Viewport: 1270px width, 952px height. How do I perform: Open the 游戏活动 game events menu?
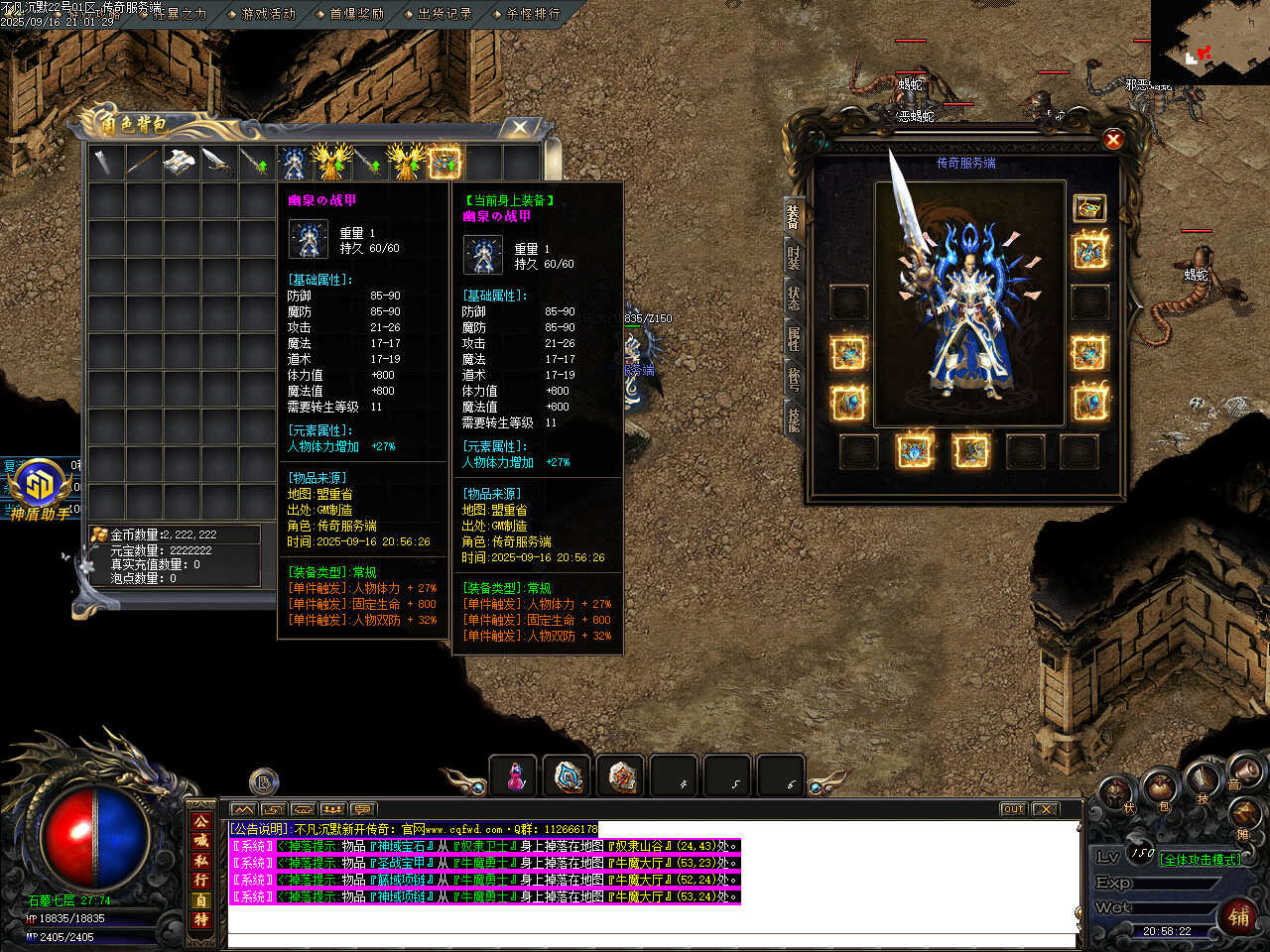point(269,14)
